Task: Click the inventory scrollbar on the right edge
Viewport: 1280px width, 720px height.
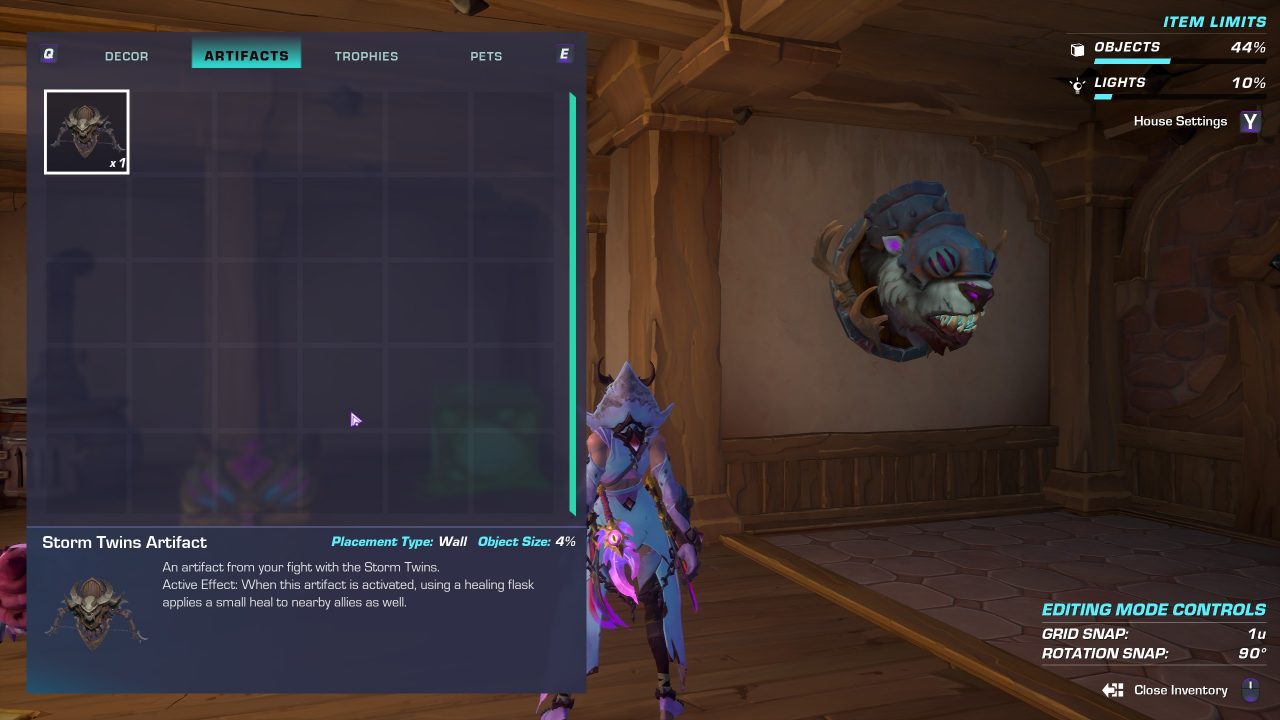Action: point(571,300)
